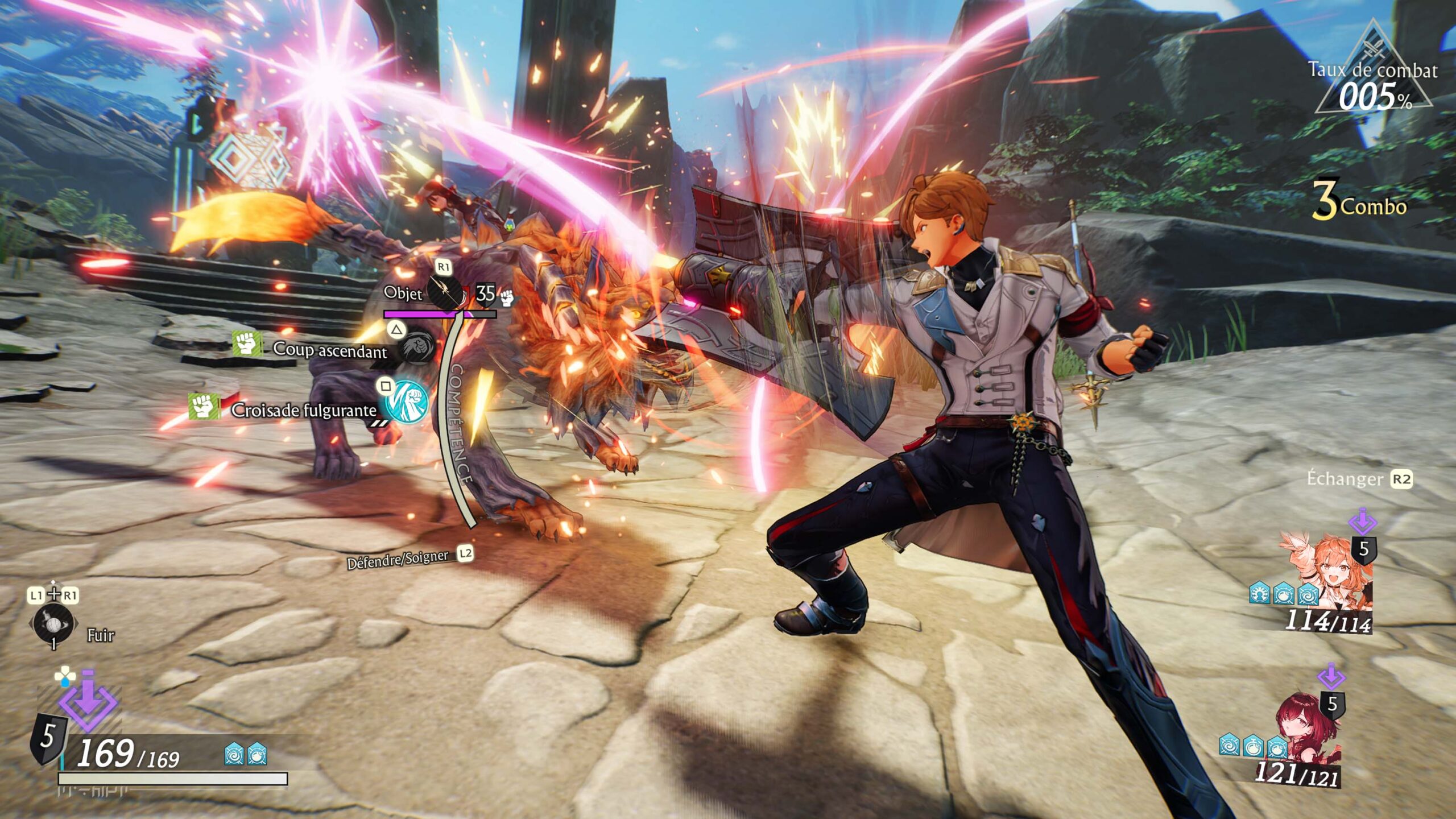Select the Coup ascendant skill icon
Image resolution: width=1456 pixels, height=819 pixels.
[x=418, y=345]
